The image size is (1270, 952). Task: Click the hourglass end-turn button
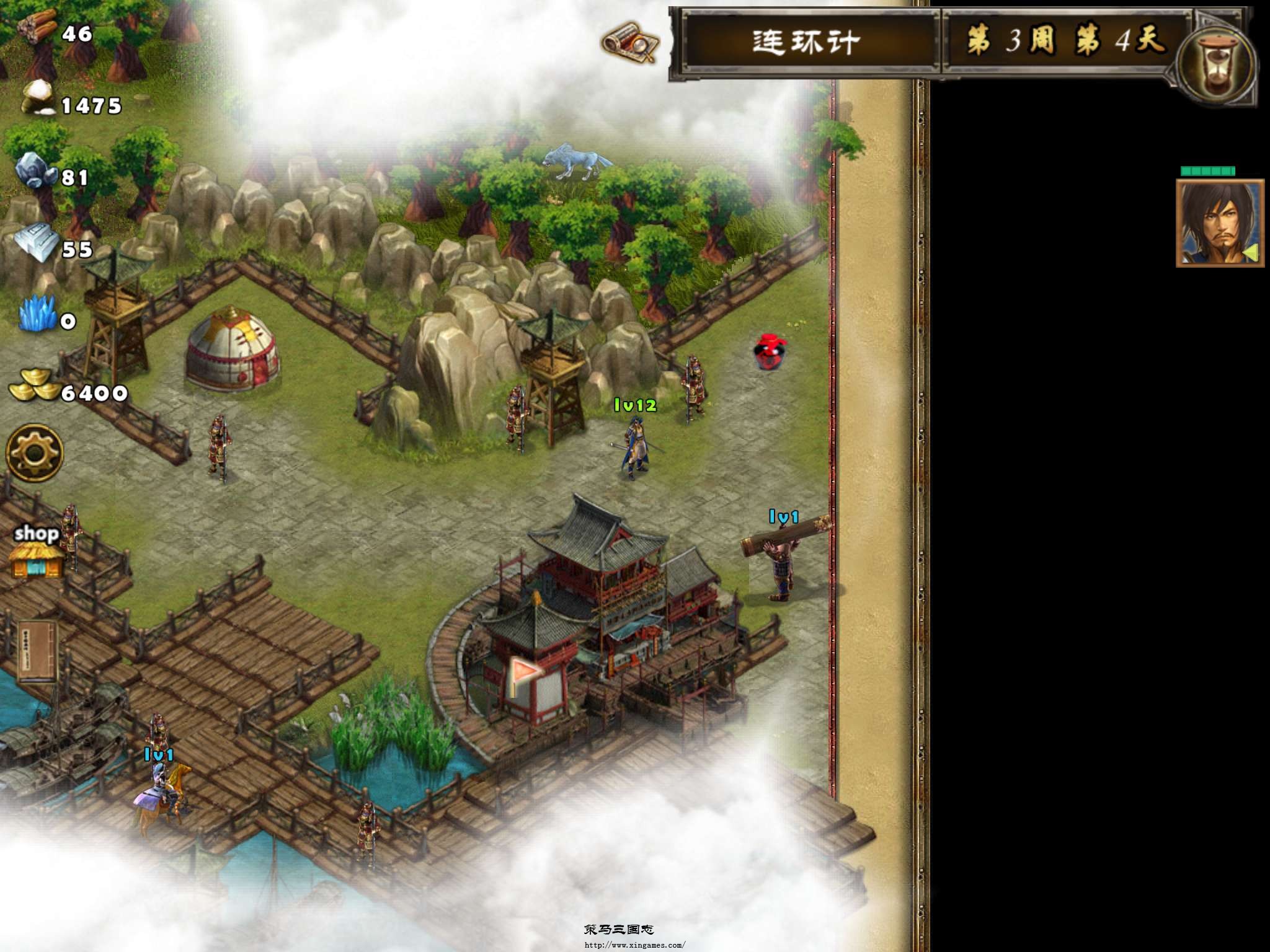[1218, 67]
